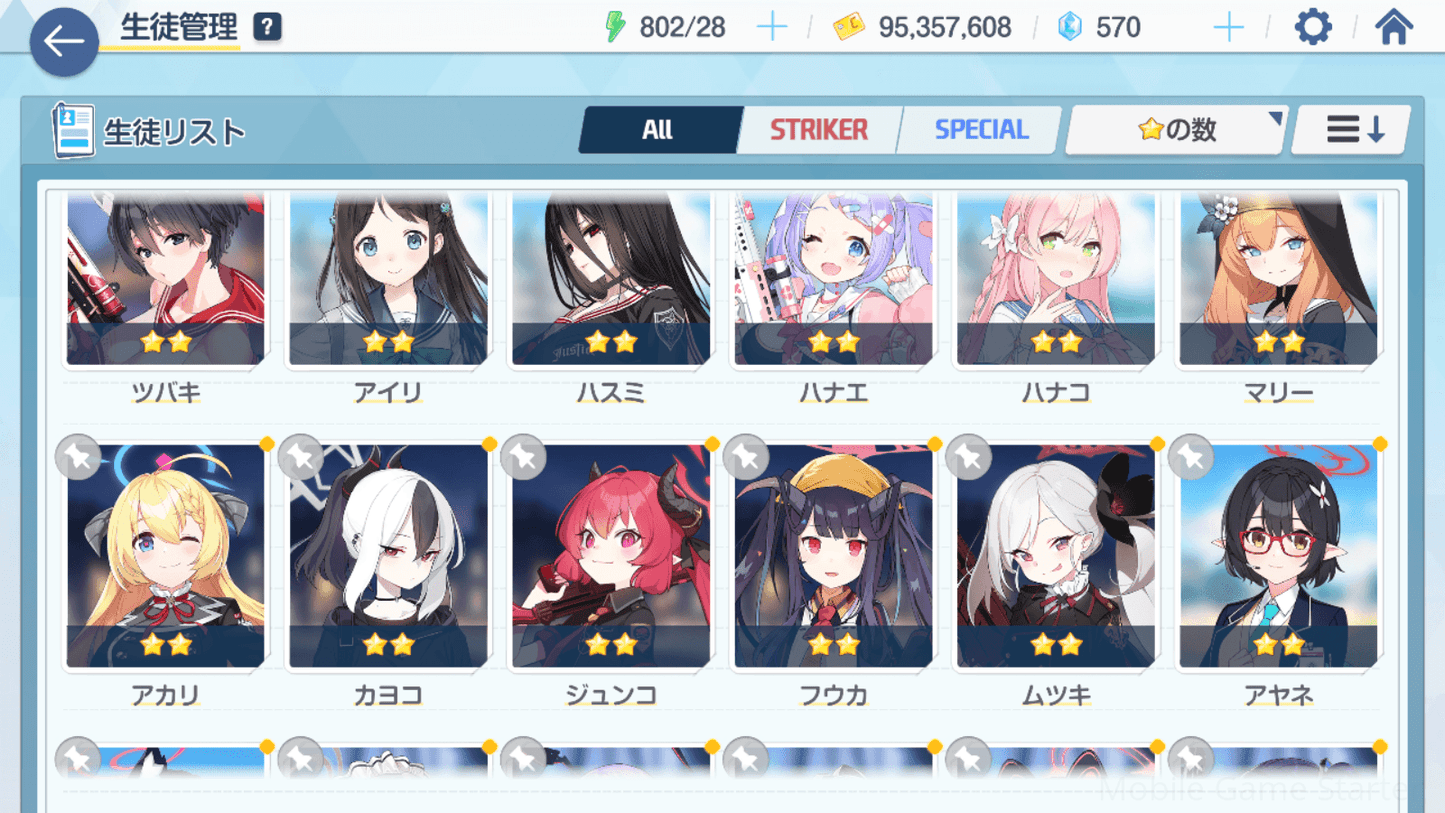Go back with the arrow button
1445x813 pixels.
pyautogui.click(x=64, y=42)
